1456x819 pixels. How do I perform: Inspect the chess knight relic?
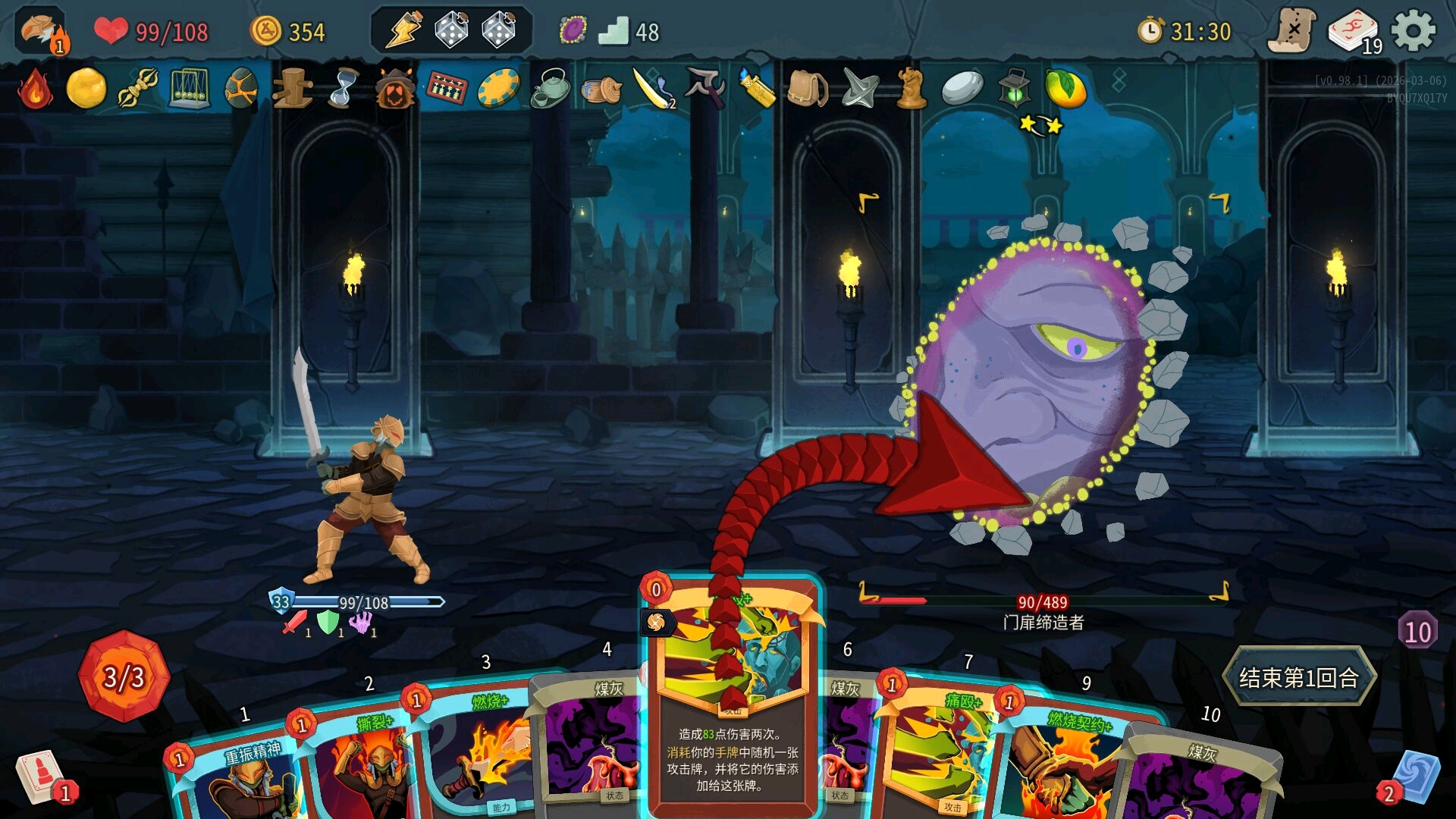coord(911,89)
